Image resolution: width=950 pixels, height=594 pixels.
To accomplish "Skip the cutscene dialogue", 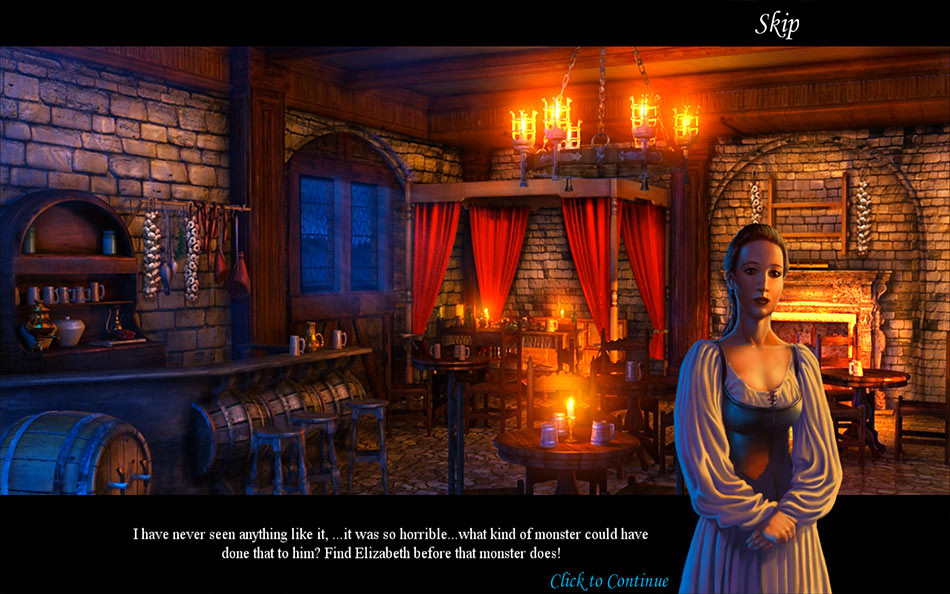I will tap(777, 24).
